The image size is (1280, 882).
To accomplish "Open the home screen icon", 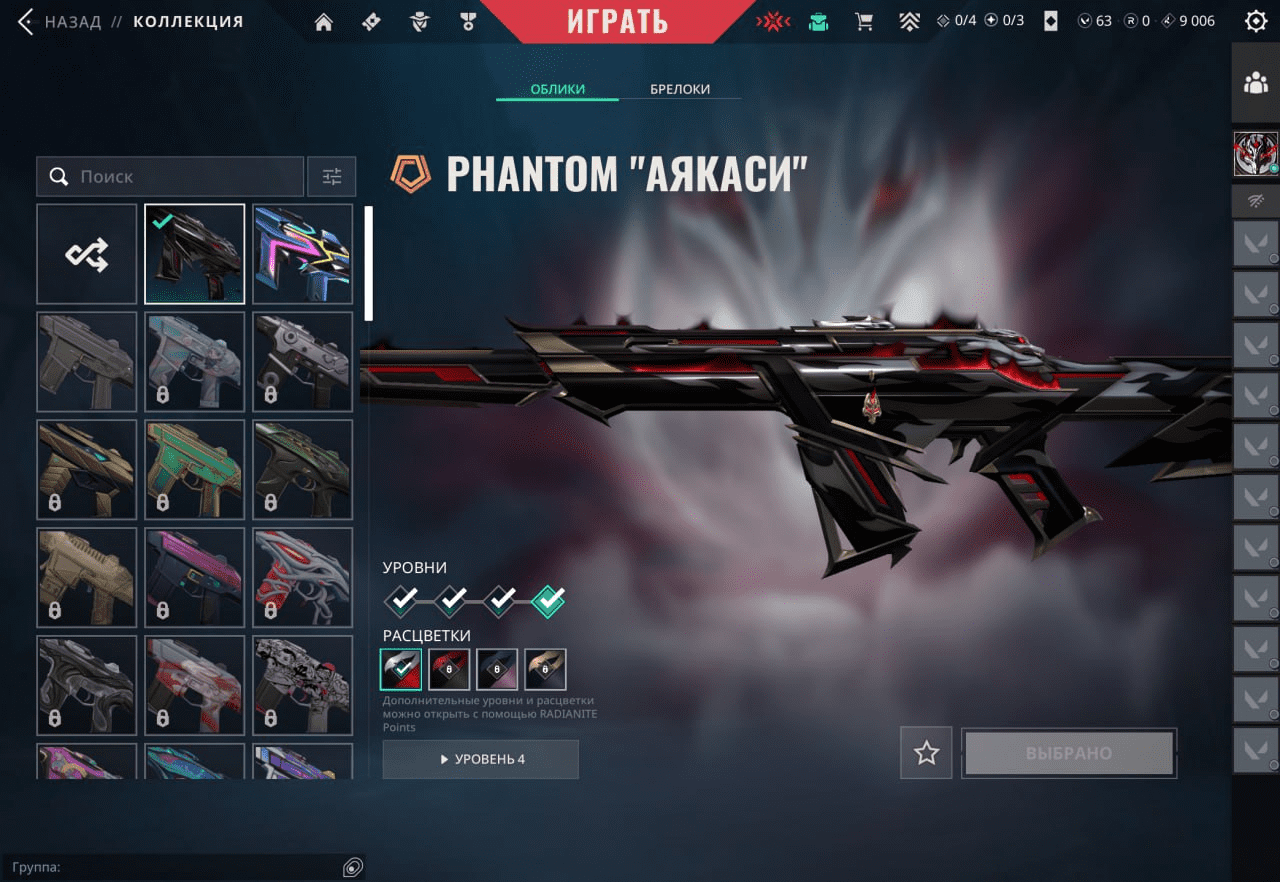I will (x=323, y=21).
